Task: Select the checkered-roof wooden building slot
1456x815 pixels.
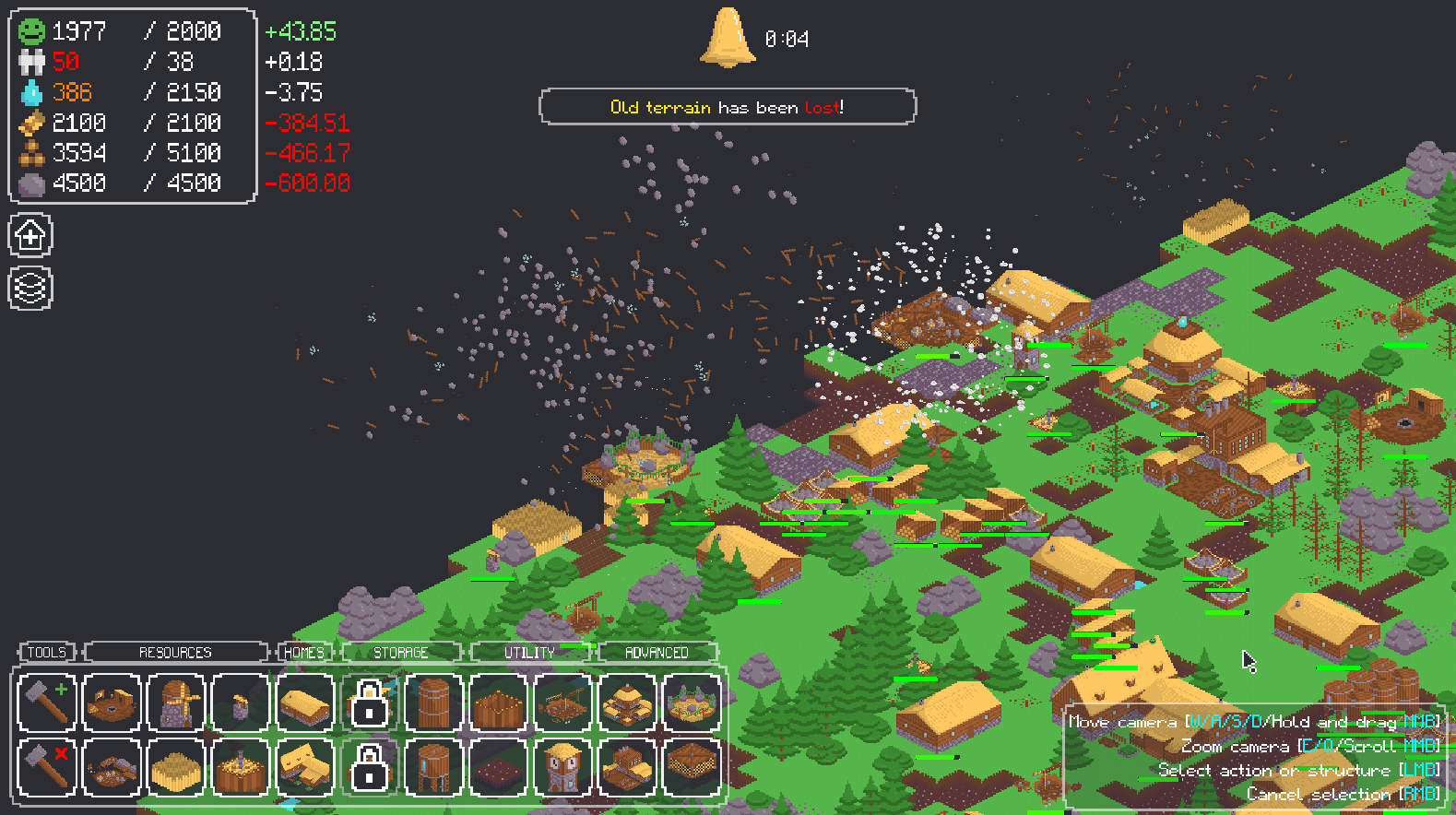Action: 692,767
